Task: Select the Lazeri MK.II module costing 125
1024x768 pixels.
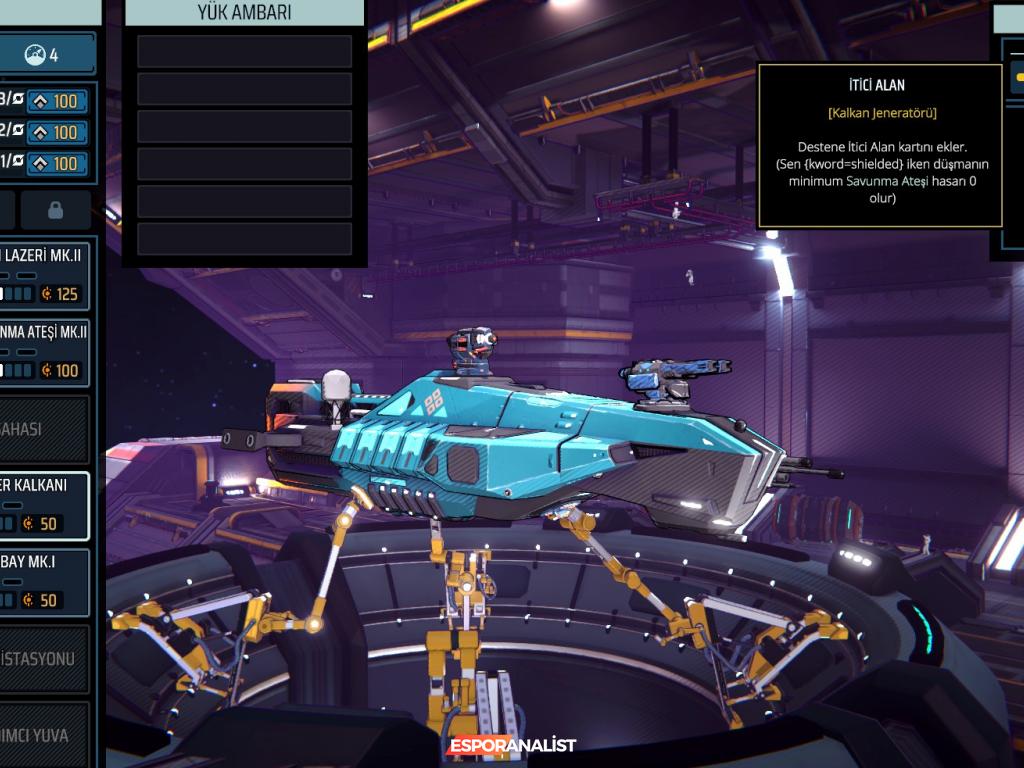Action: click(44, 273)
